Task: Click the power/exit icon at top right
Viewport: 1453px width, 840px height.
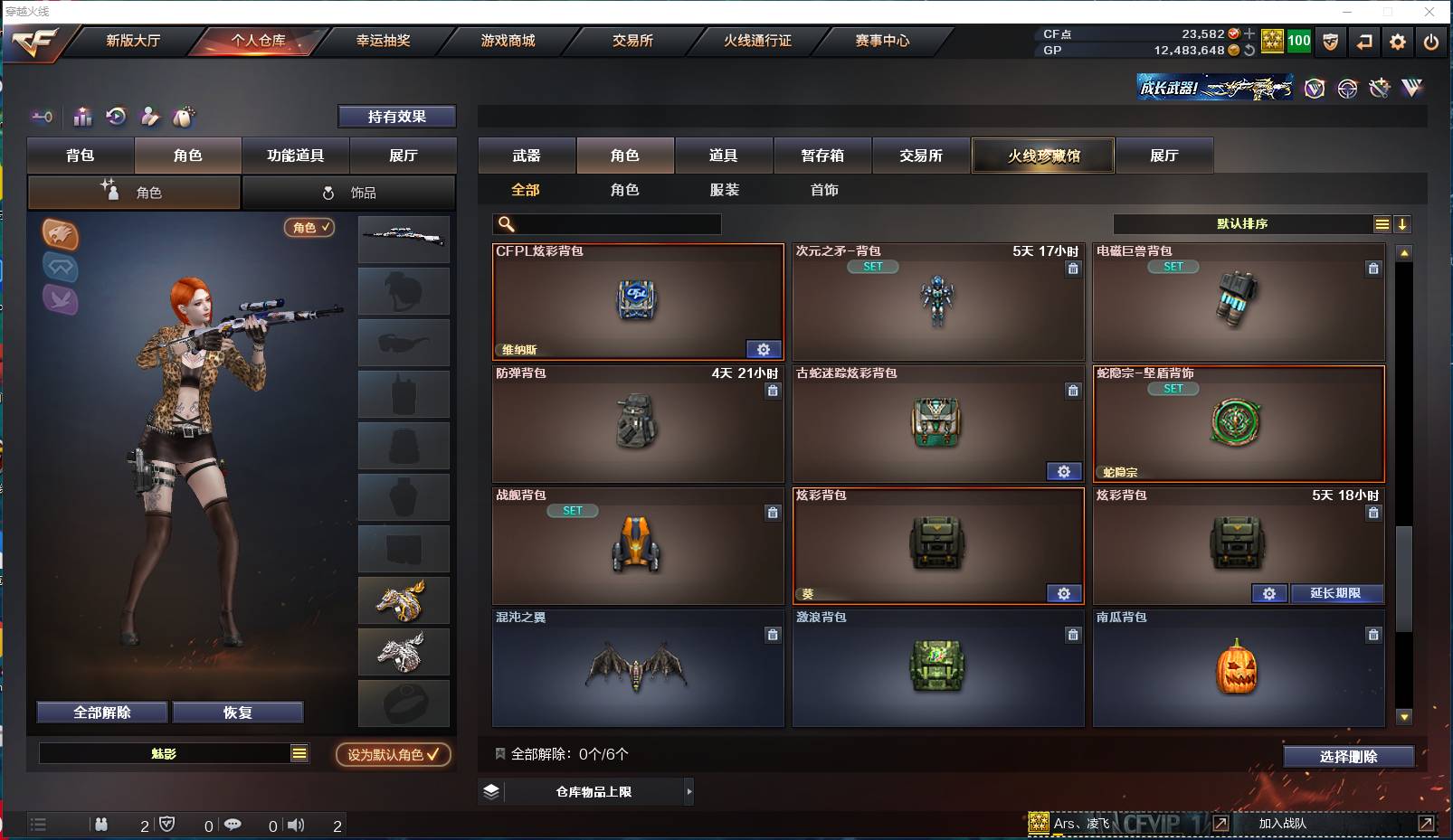Action: pyautogui.click(x=1430, y=41)
